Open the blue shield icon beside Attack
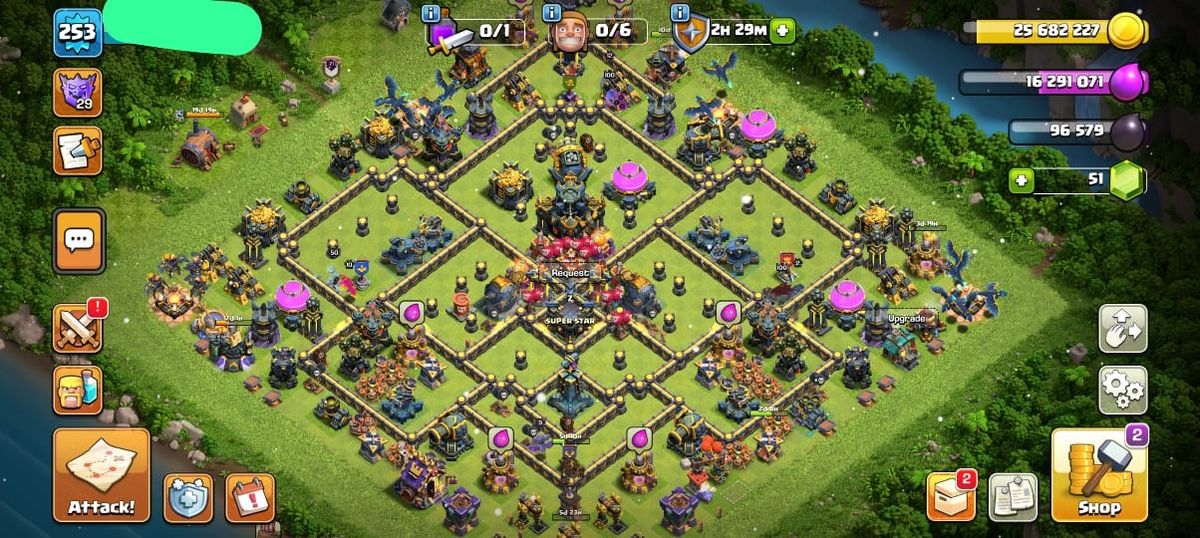This screenshot has width=1200, height=538. [188, 497]
